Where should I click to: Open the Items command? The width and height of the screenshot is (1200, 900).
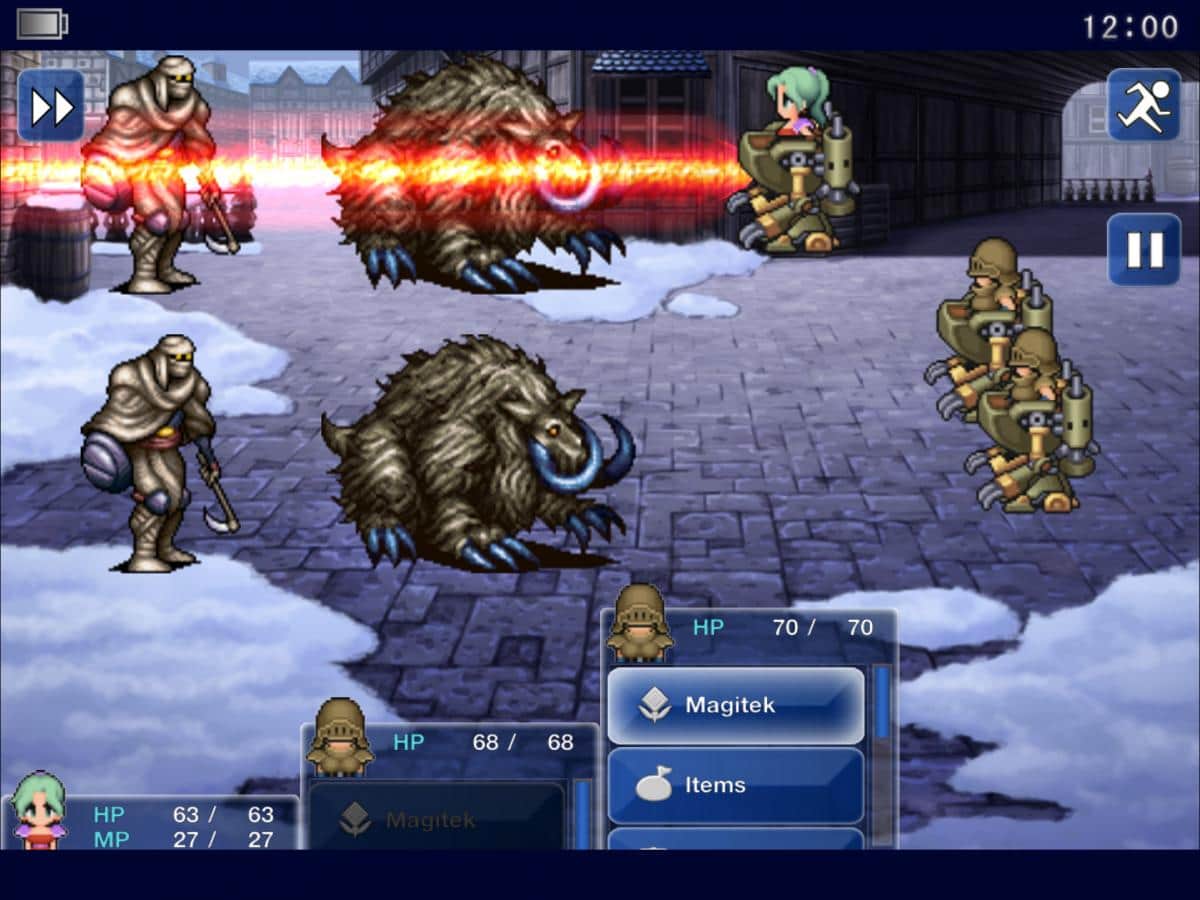tap(735, 785)
